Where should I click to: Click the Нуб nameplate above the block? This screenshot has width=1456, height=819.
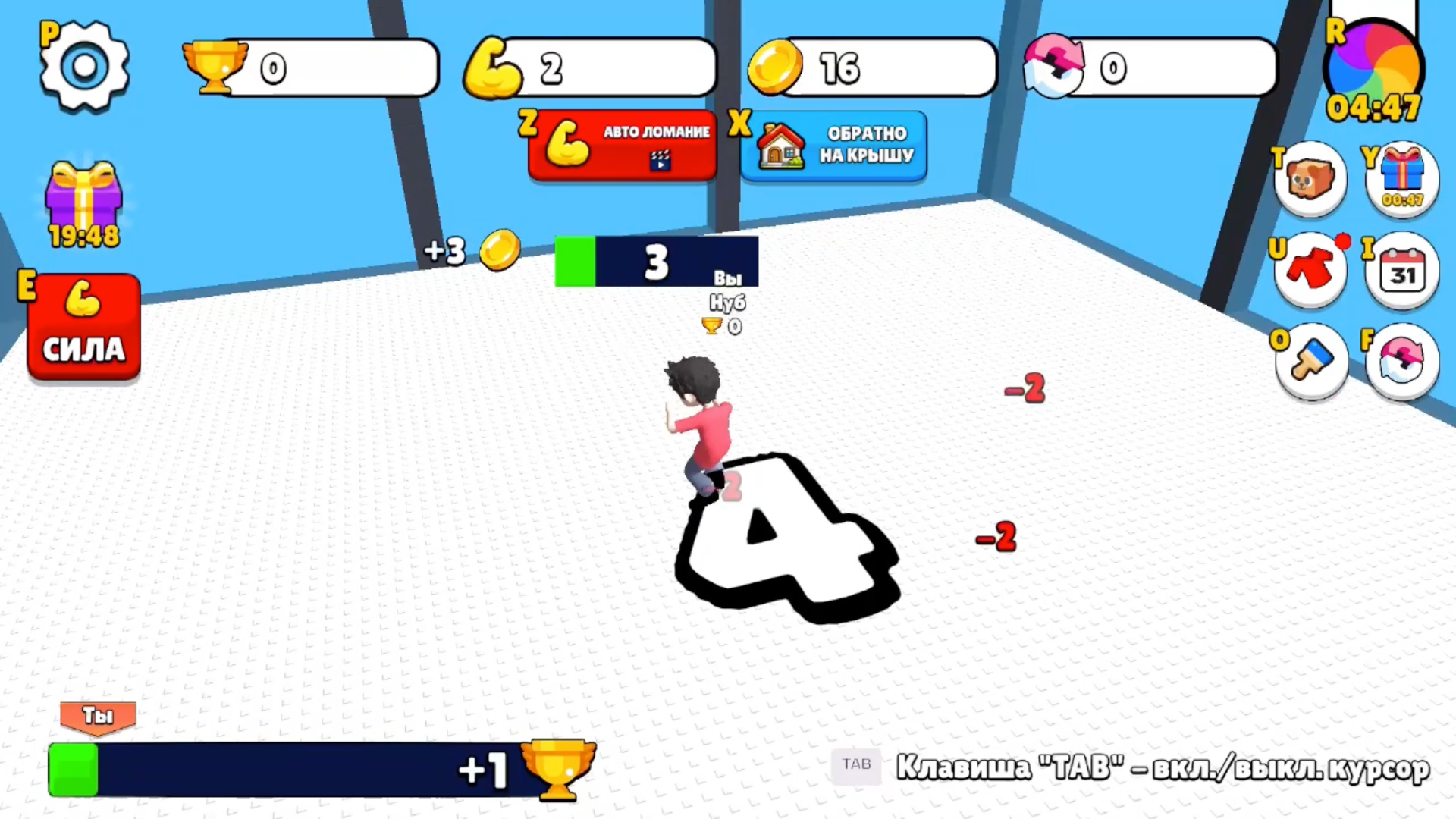[x=726, y=303]
